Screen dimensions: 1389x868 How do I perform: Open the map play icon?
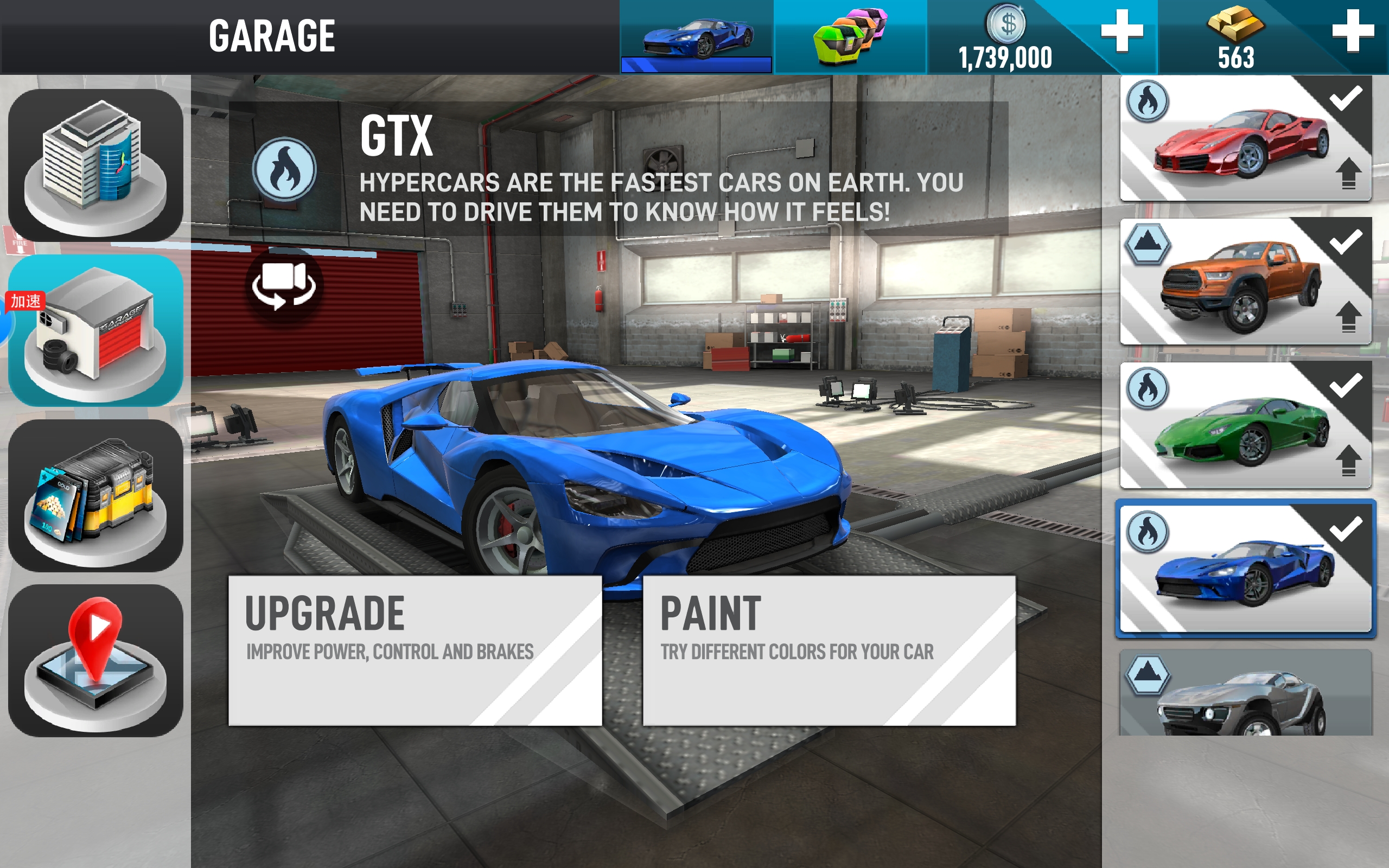(x=95, y=660)
